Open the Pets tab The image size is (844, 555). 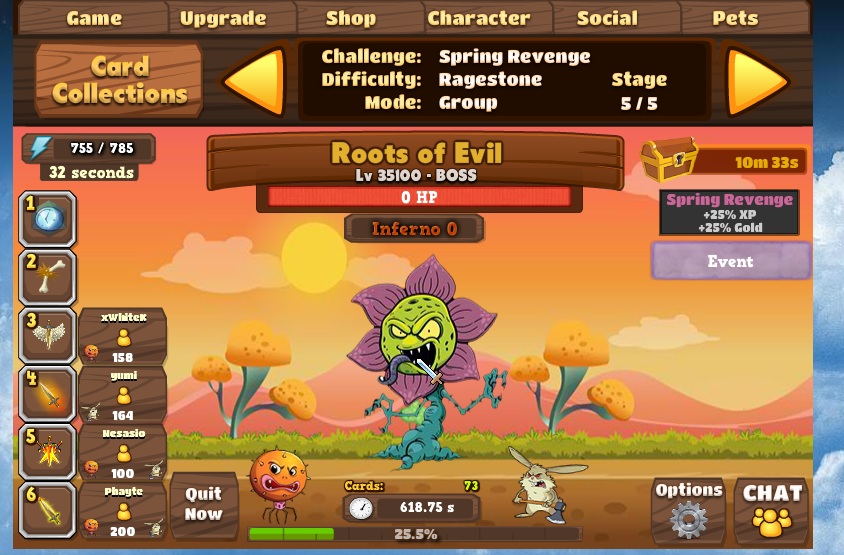click(735, 18)
